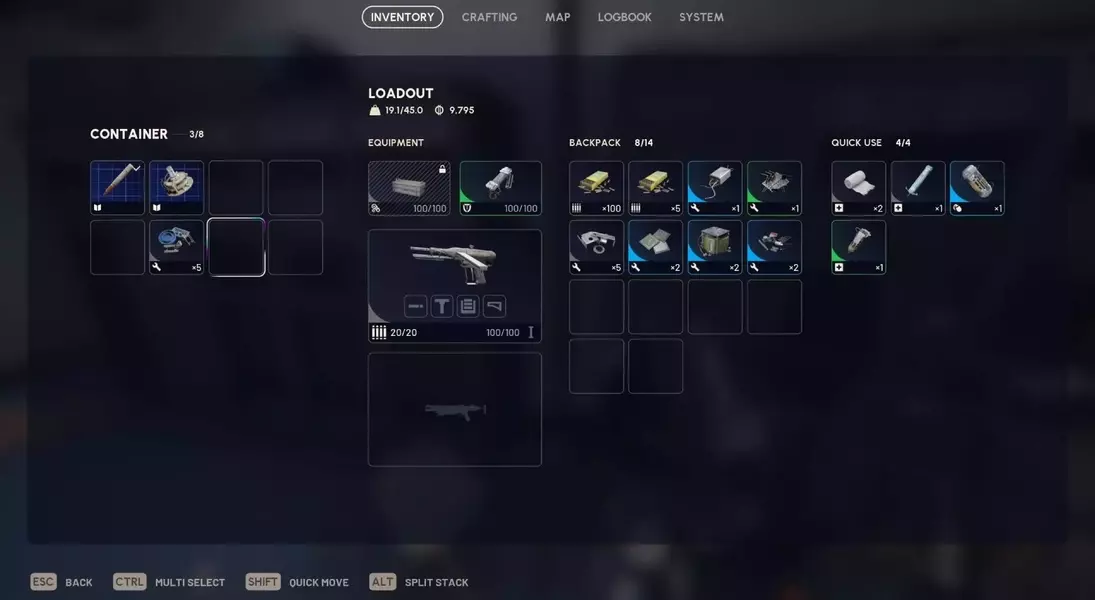The height and width of the screenshot is (600, 1095).
Task: Select the empty secondary weapon slot
Action: click(455, 409)
